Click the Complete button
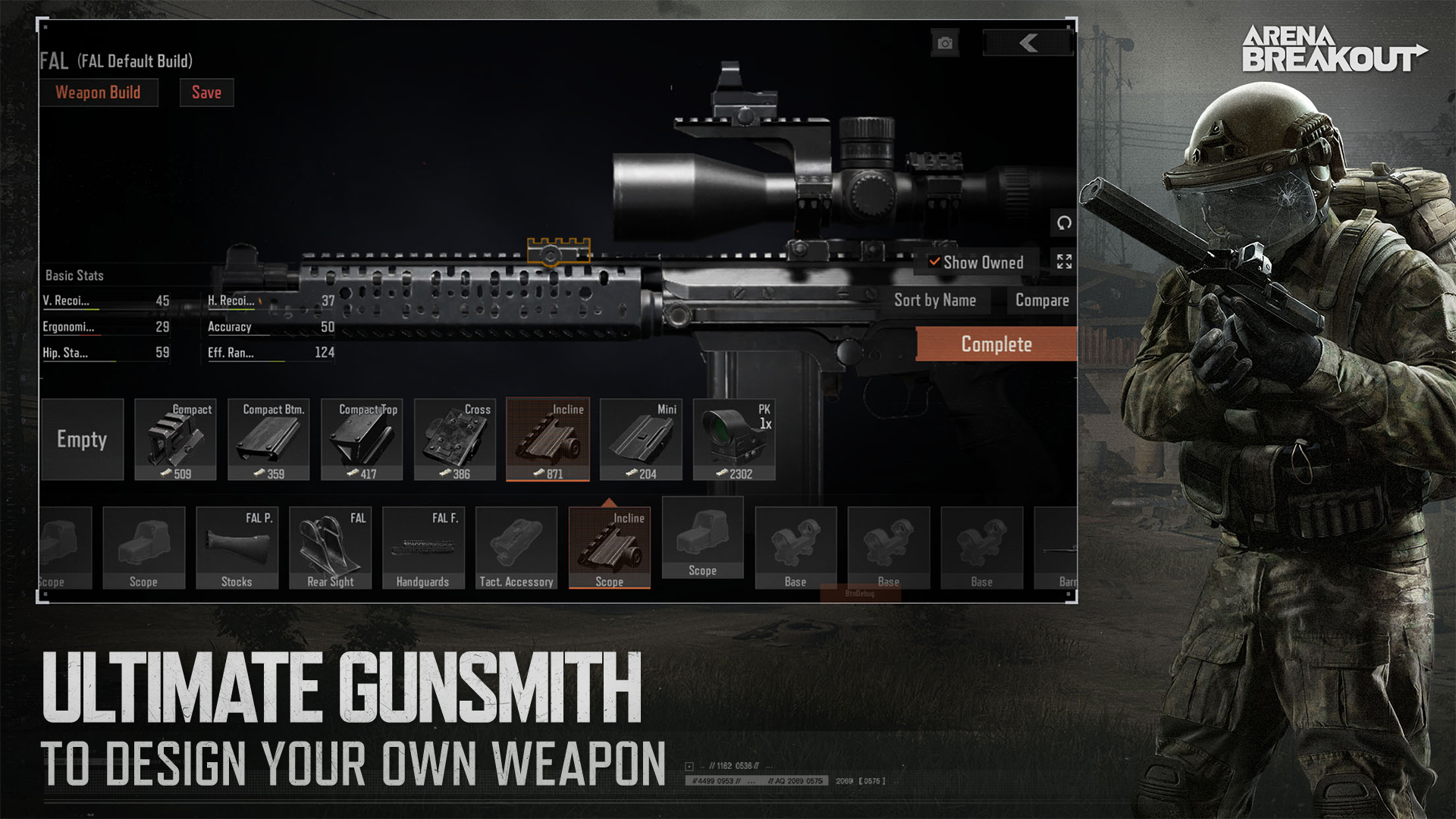The height and width of the screenshot is (819, 1456). (996, 344)
